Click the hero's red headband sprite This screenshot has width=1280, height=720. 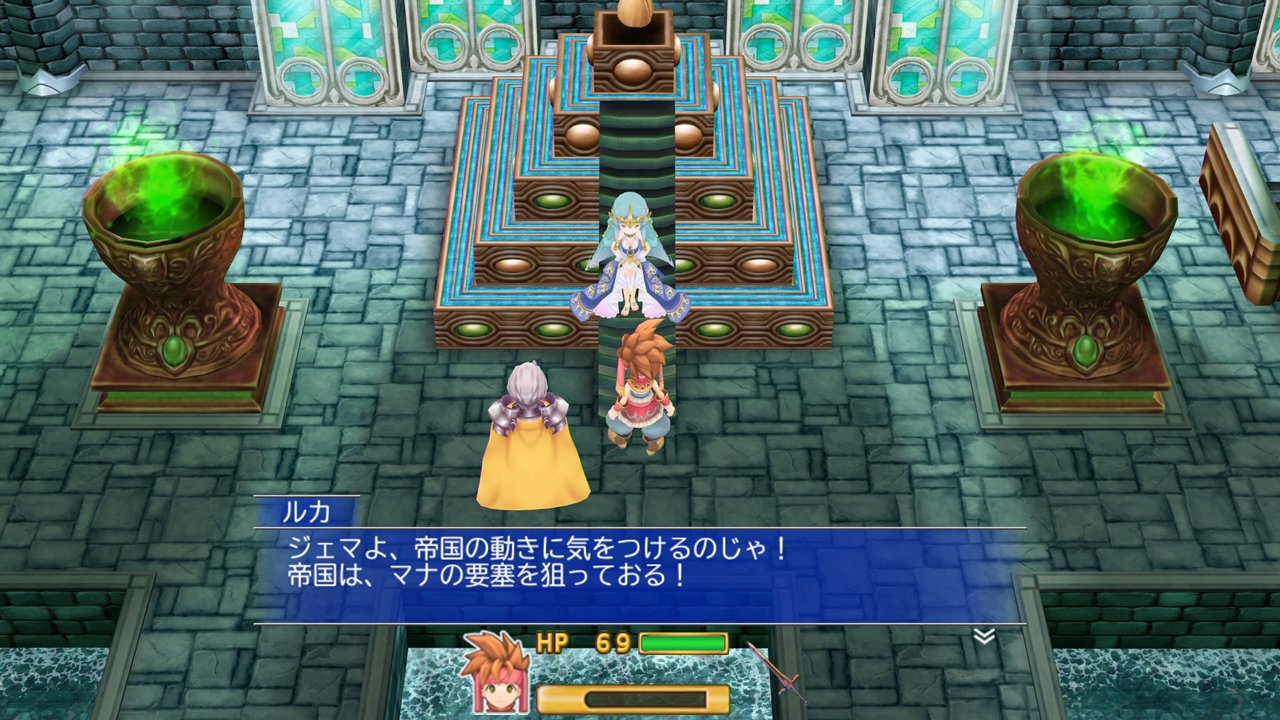[641, 372]
